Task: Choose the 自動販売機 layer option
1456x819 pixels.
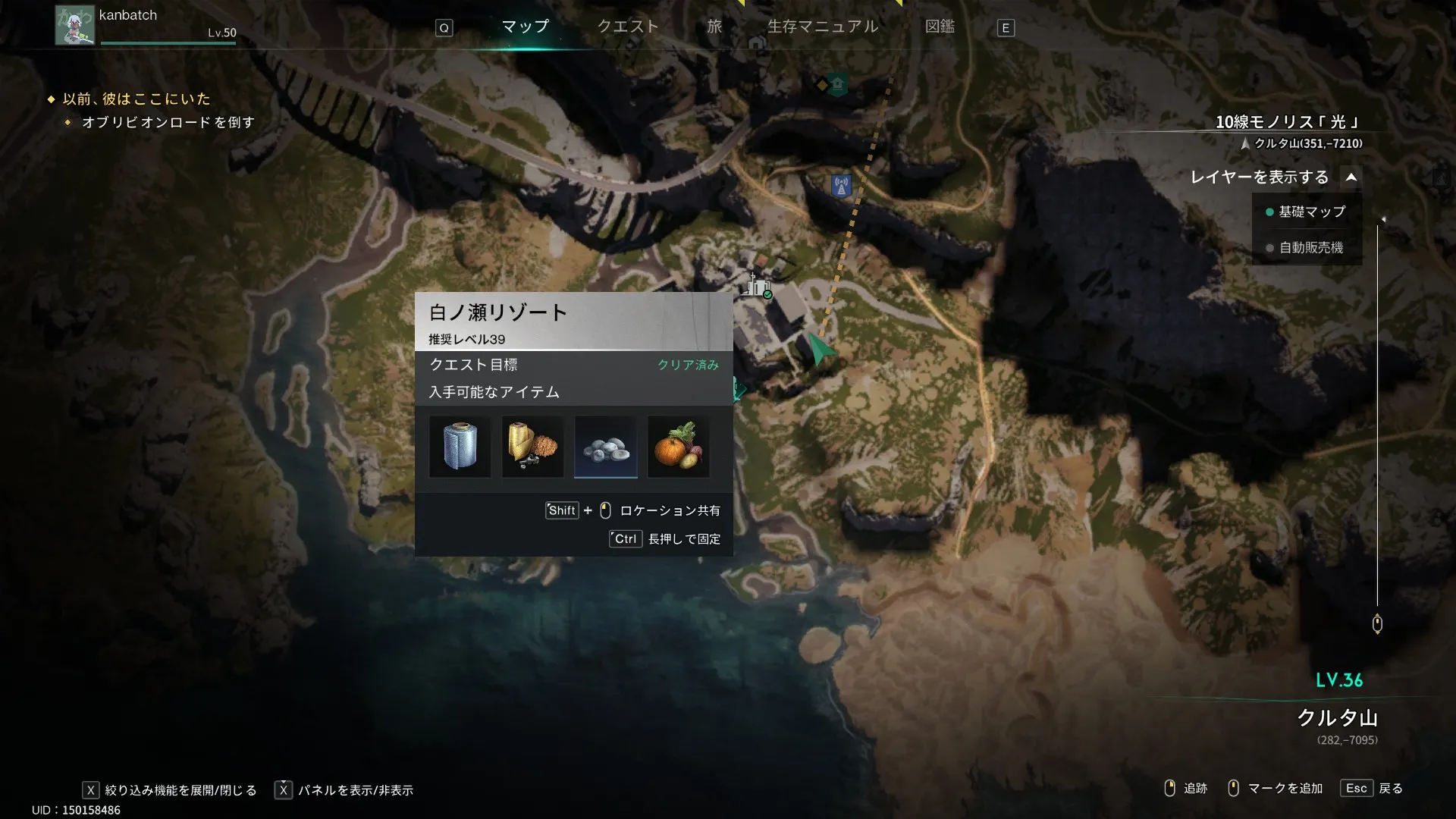Action: pos(1310,248)
